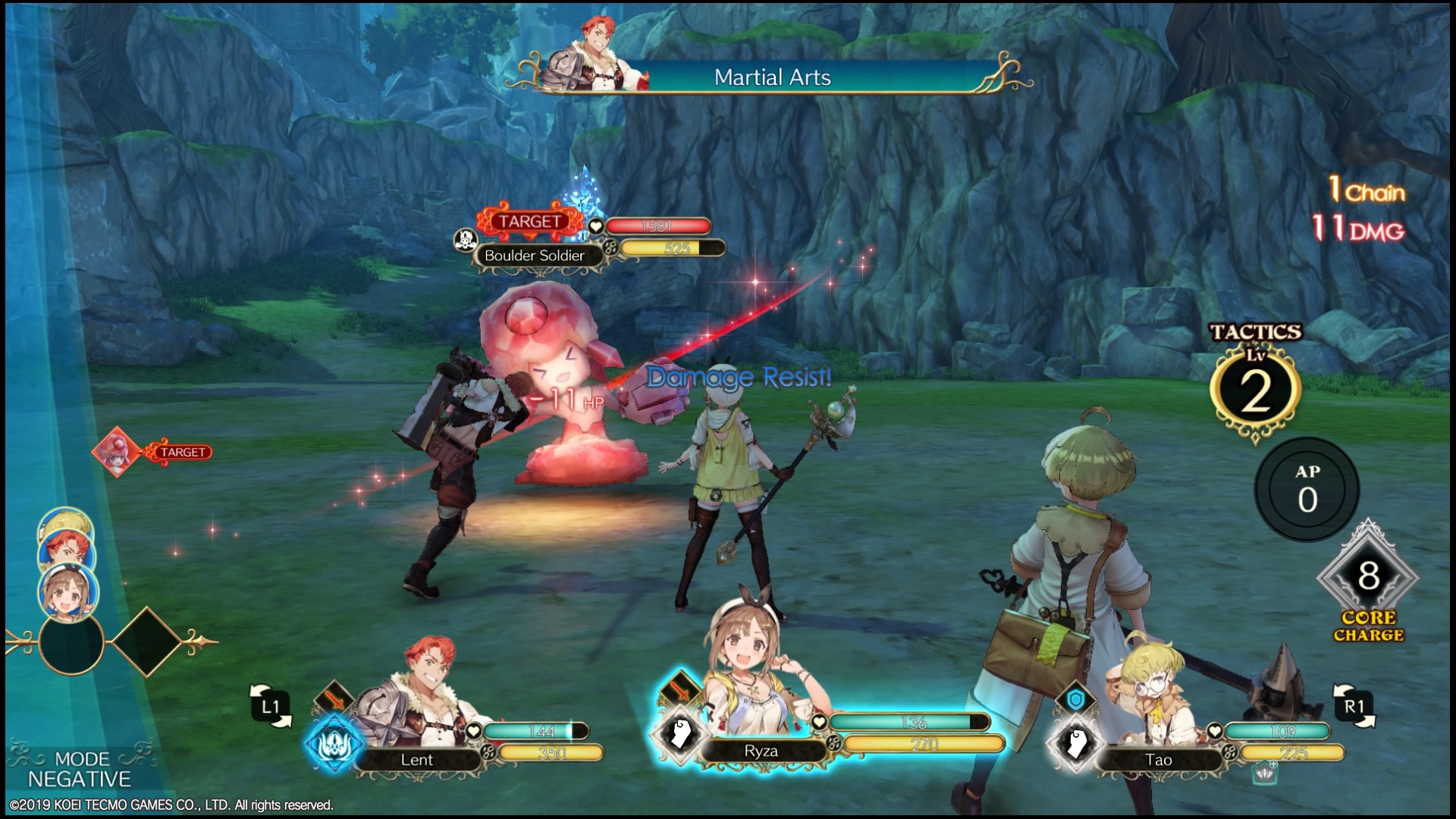Toggle the Negative mode indicator

[x=80, y=769]
